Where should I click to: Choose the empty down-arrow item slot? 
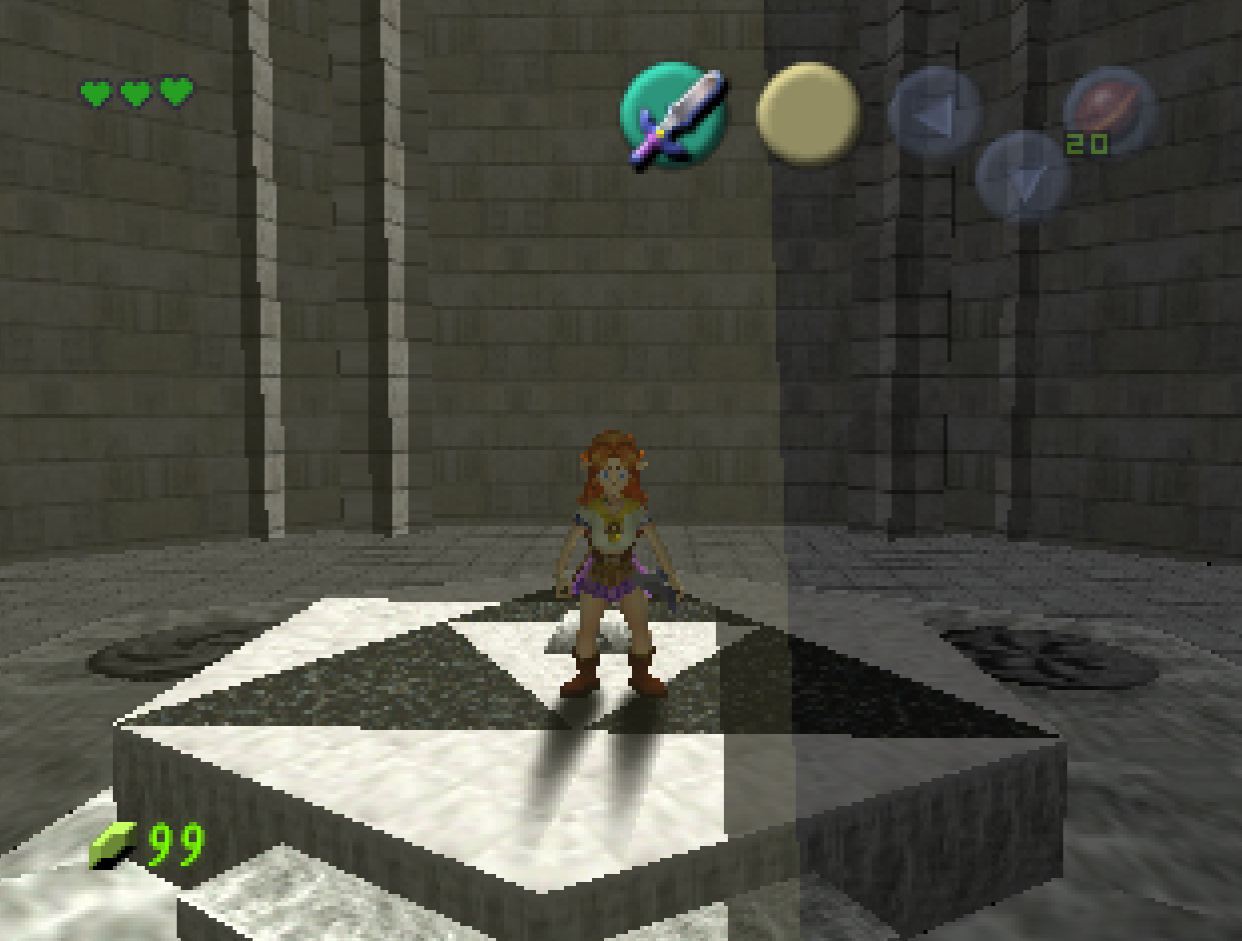pos(1022,176)
